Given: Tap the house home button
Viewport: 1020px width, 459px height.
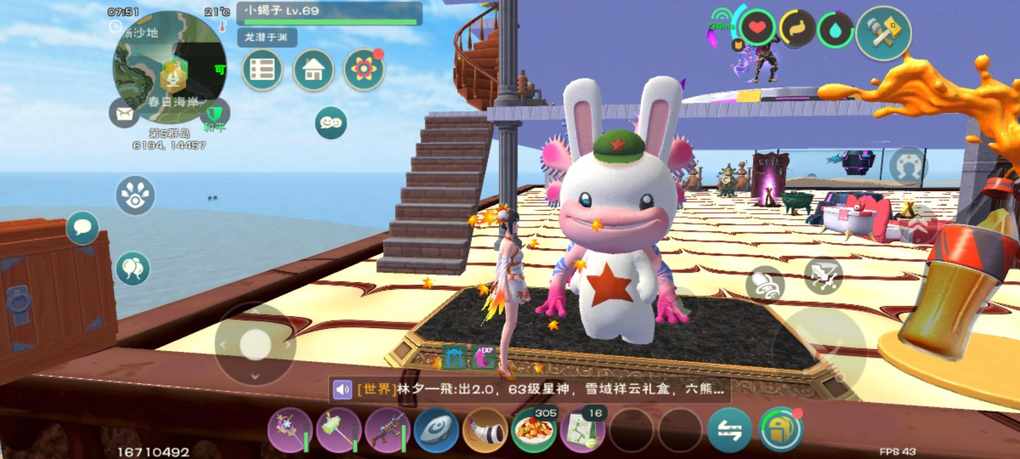Looking at the screenshot, I should point(313,69).
